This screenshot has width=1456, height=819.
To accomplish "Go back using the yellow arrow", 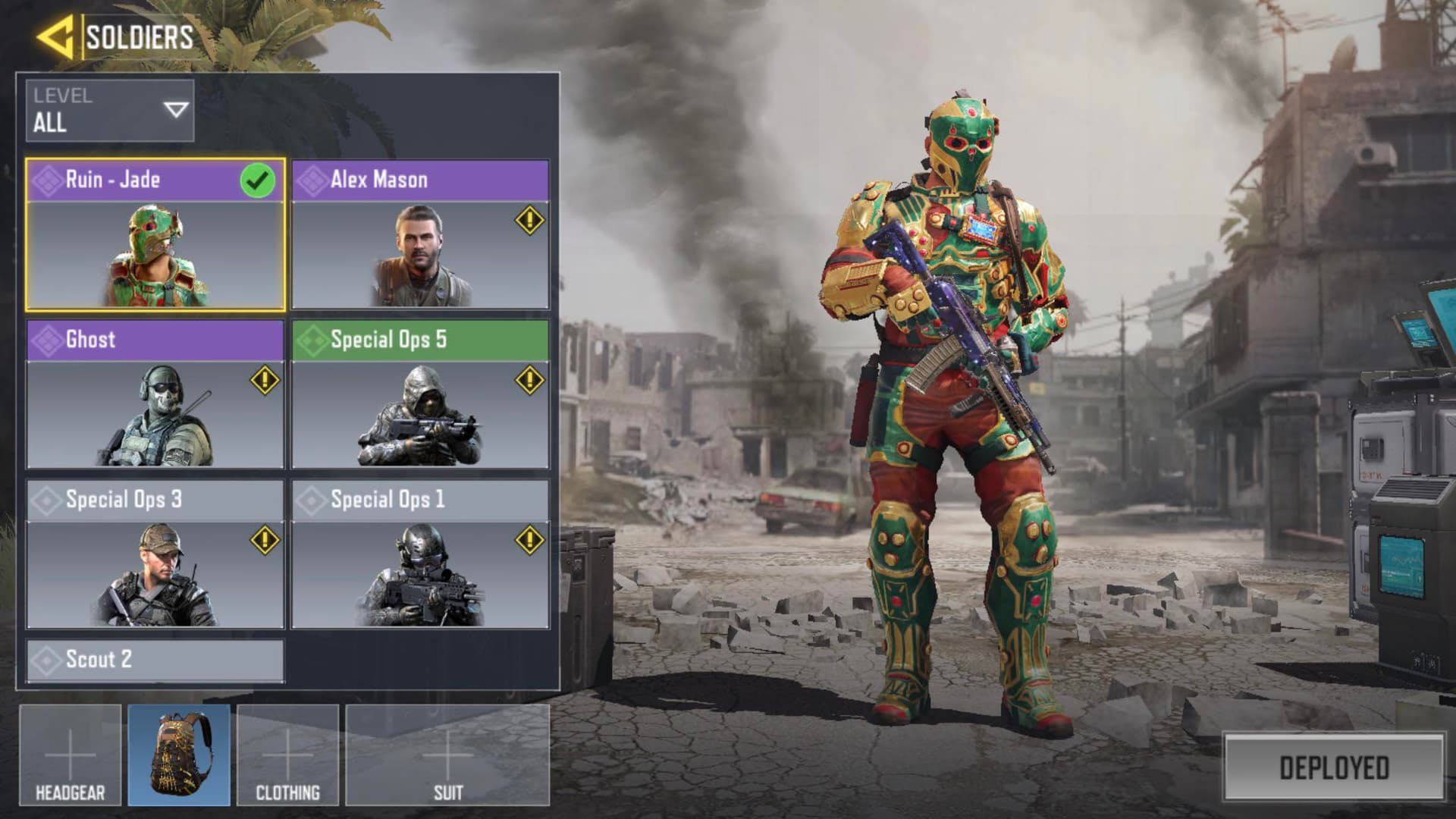I will tap(55, 36).
